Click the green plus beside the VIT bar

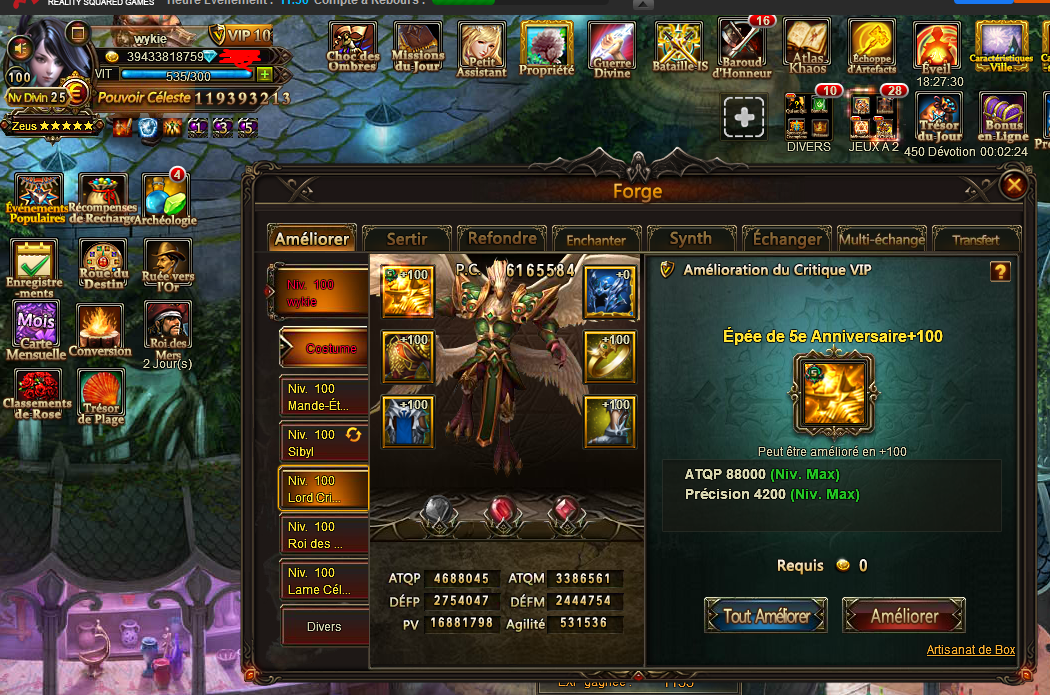point(264,75)
